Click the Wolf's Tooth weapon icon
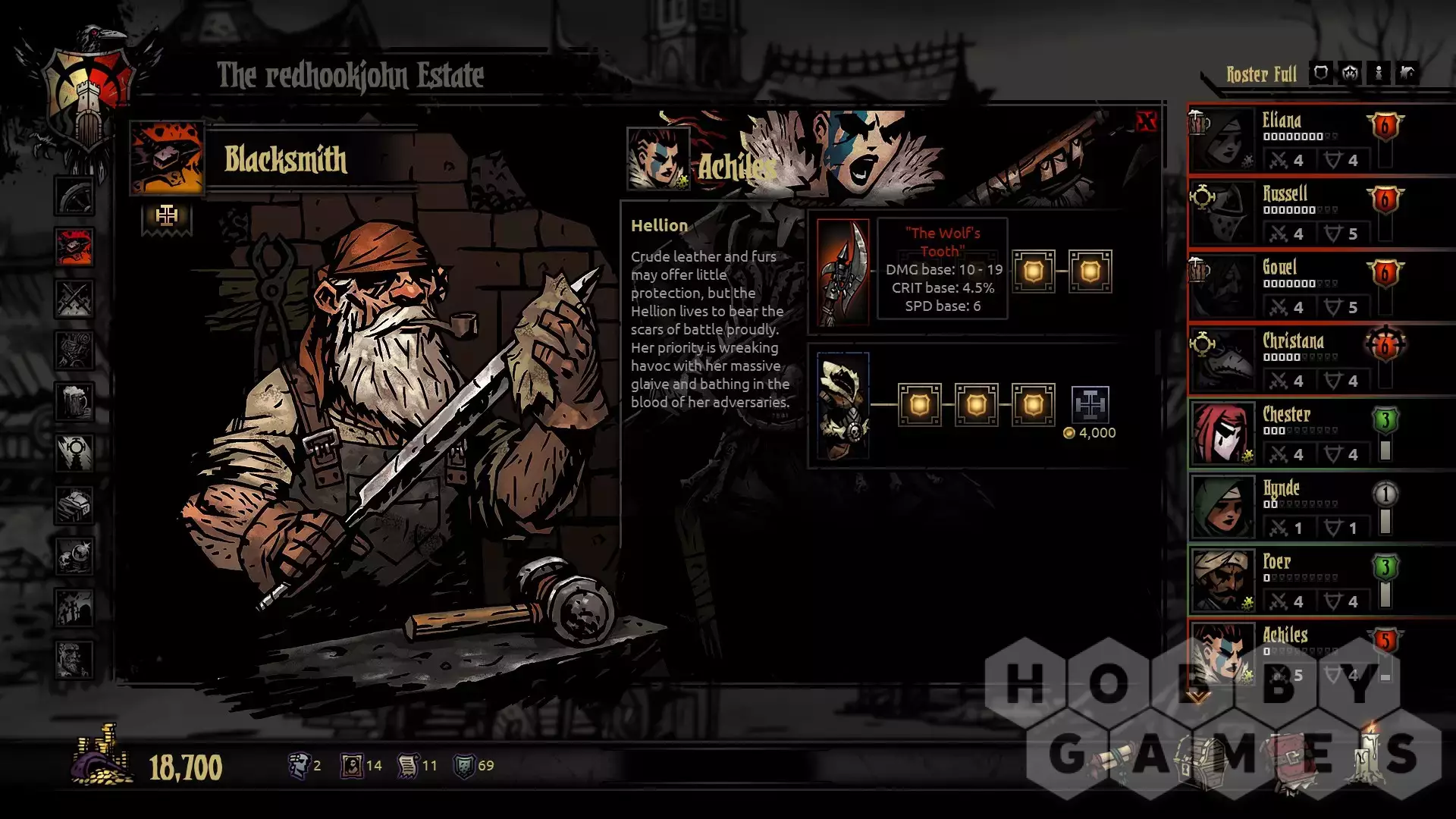1456x819 pixels. tap(843, 272)
